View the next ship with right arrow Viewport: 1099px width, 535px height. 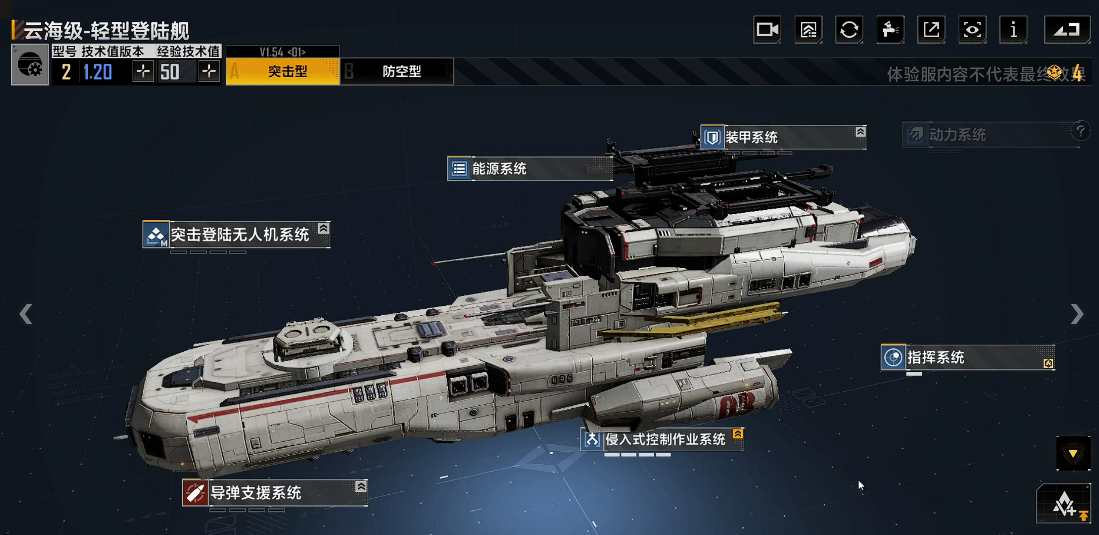1076,314
